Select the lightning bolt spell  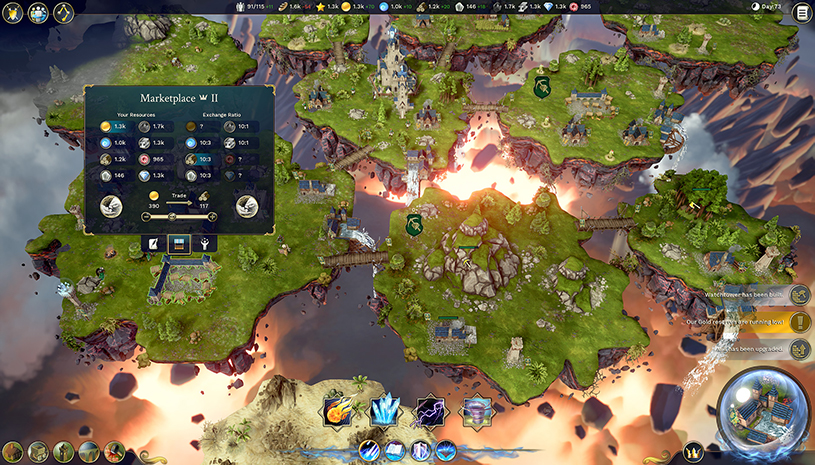(430, 412)
